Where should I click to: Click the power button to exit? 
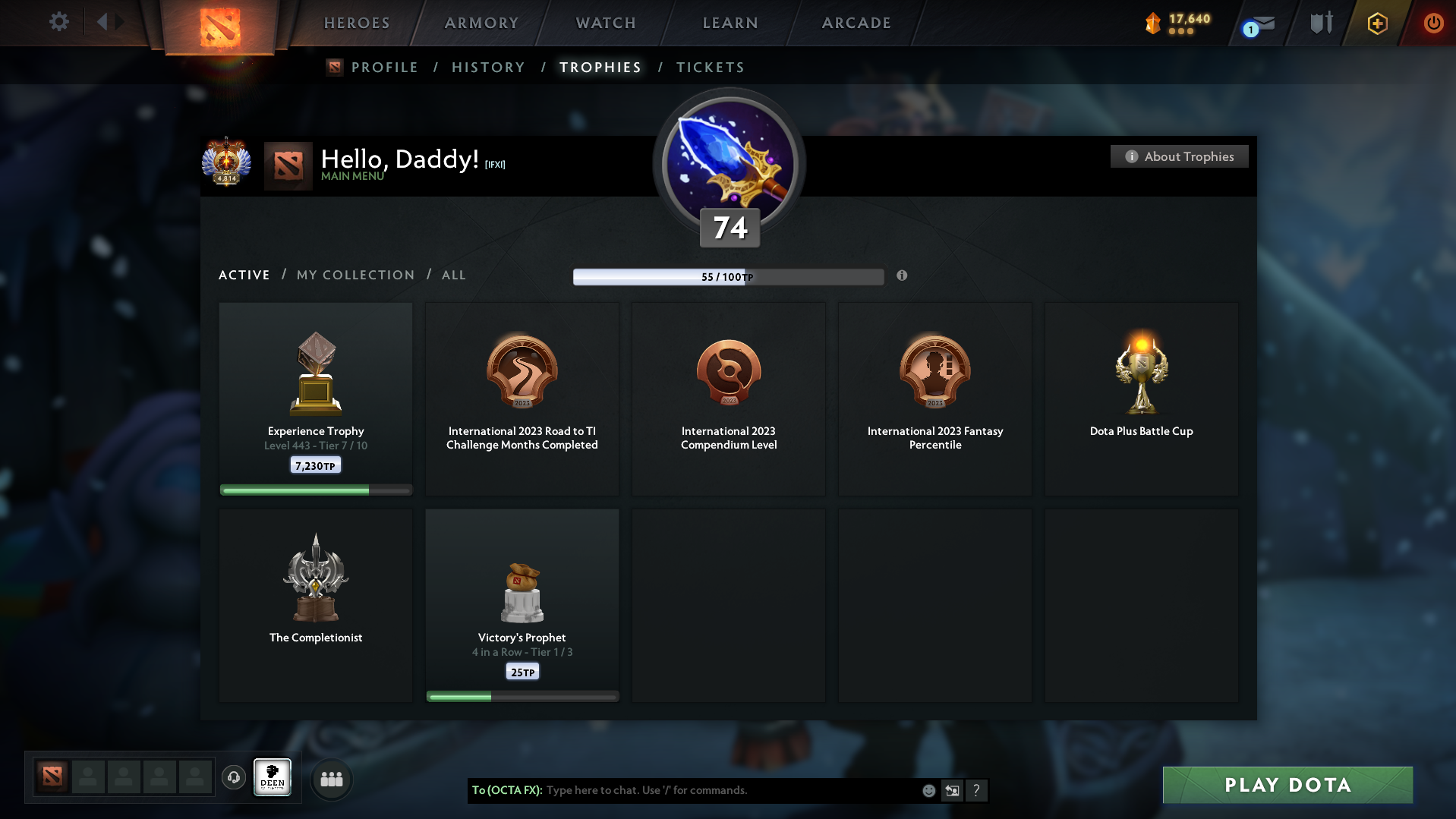(x=1433, y=23)
